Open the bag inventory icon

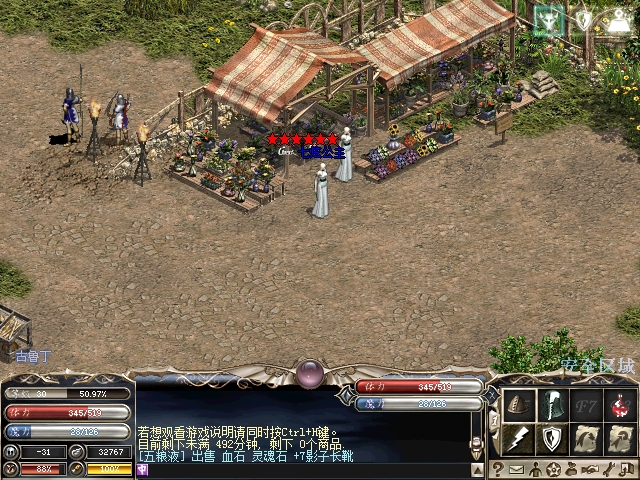(572, 469)
